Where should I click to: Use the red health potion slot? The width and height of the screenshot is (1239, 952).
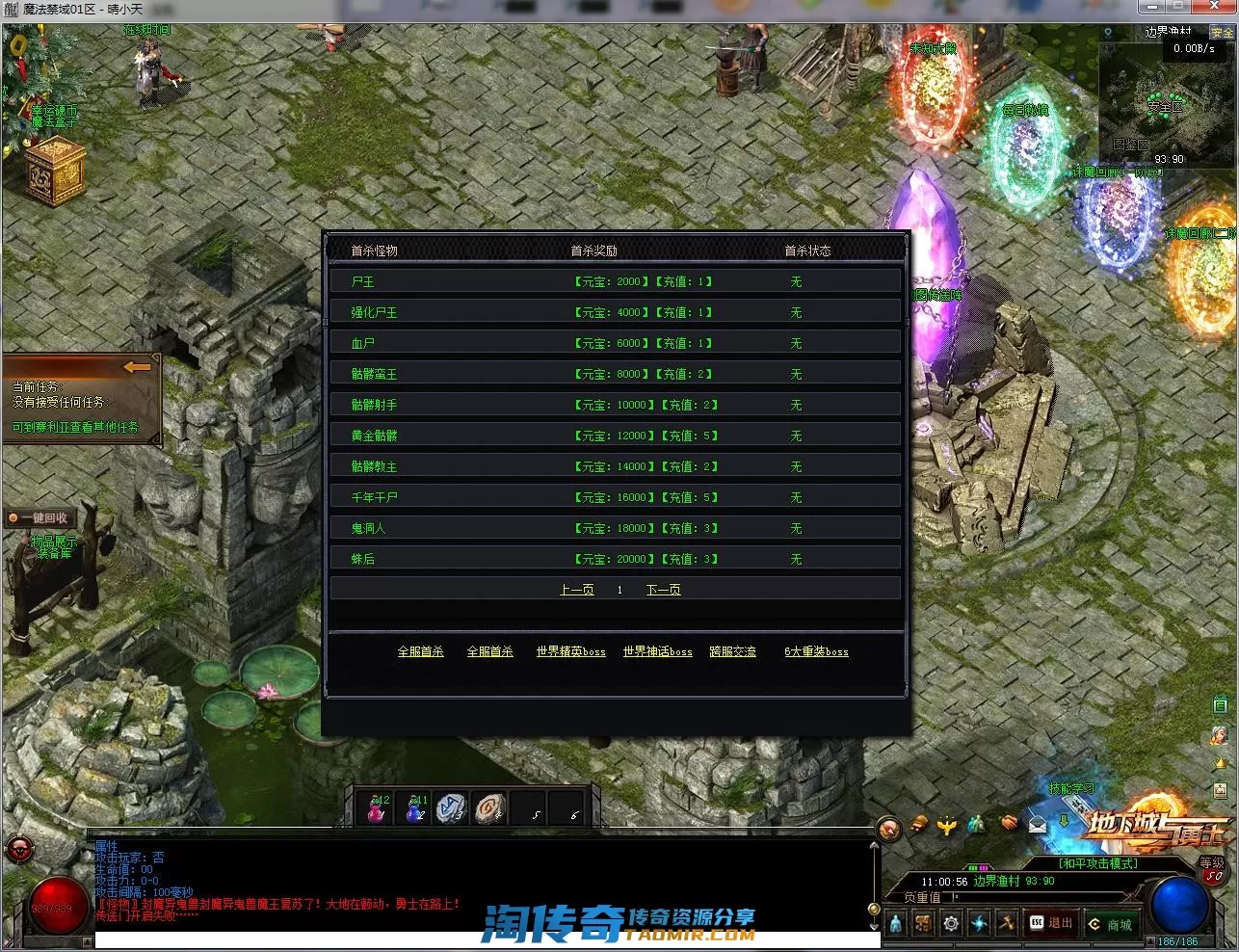(377, 809)
